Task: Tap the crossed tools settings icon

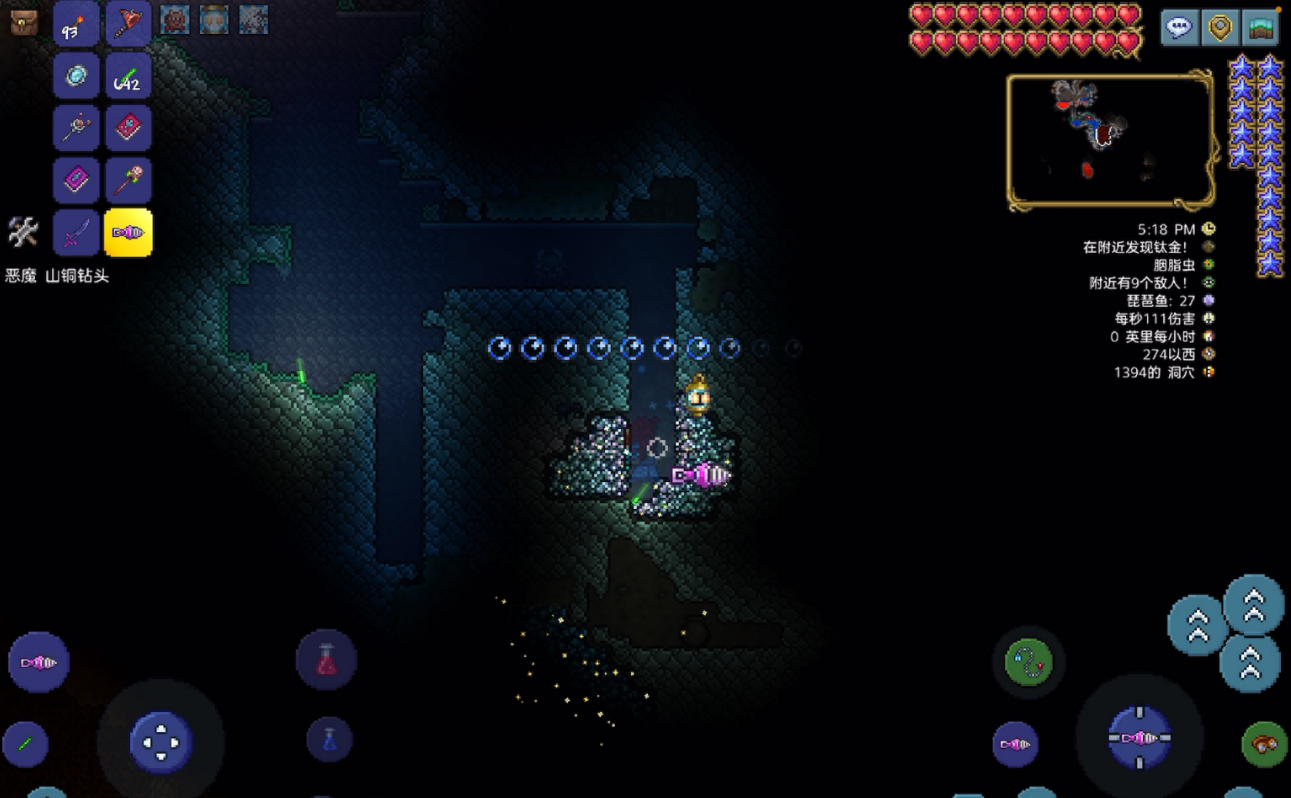Action: (x=23, y=232)
